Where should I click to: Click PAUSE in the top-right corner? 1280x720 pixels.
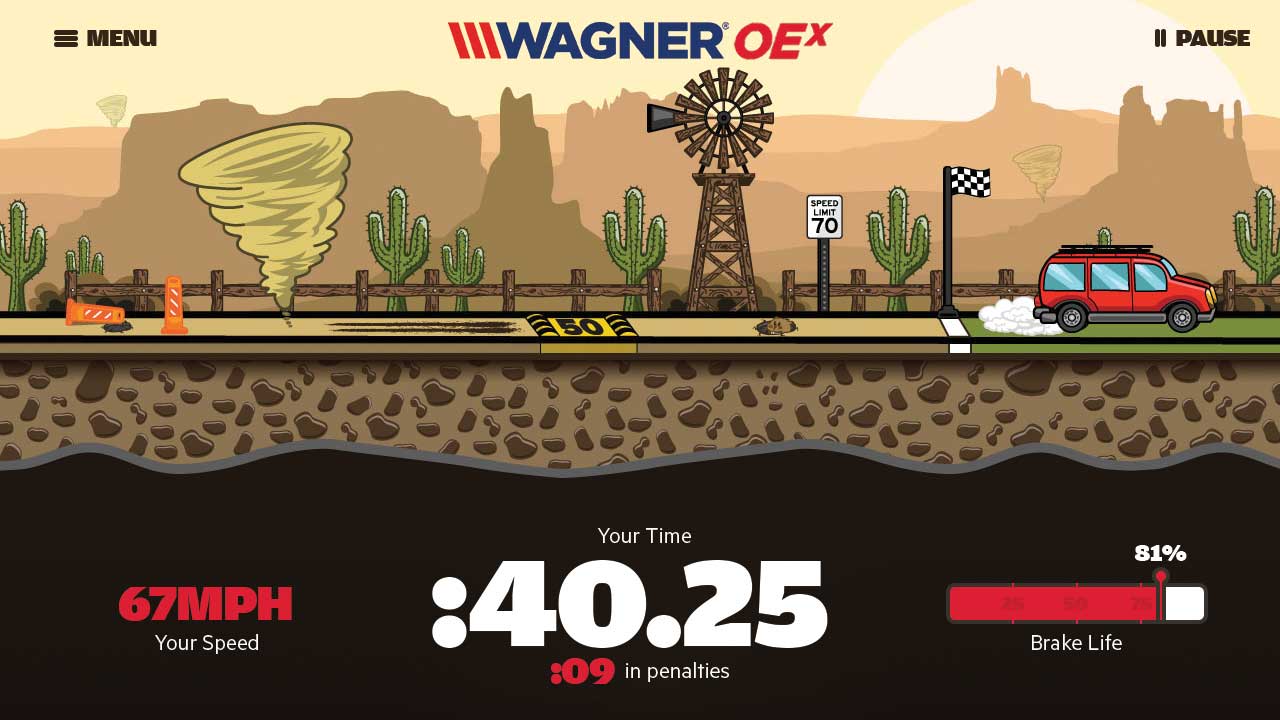click(x=1210, y=38)
